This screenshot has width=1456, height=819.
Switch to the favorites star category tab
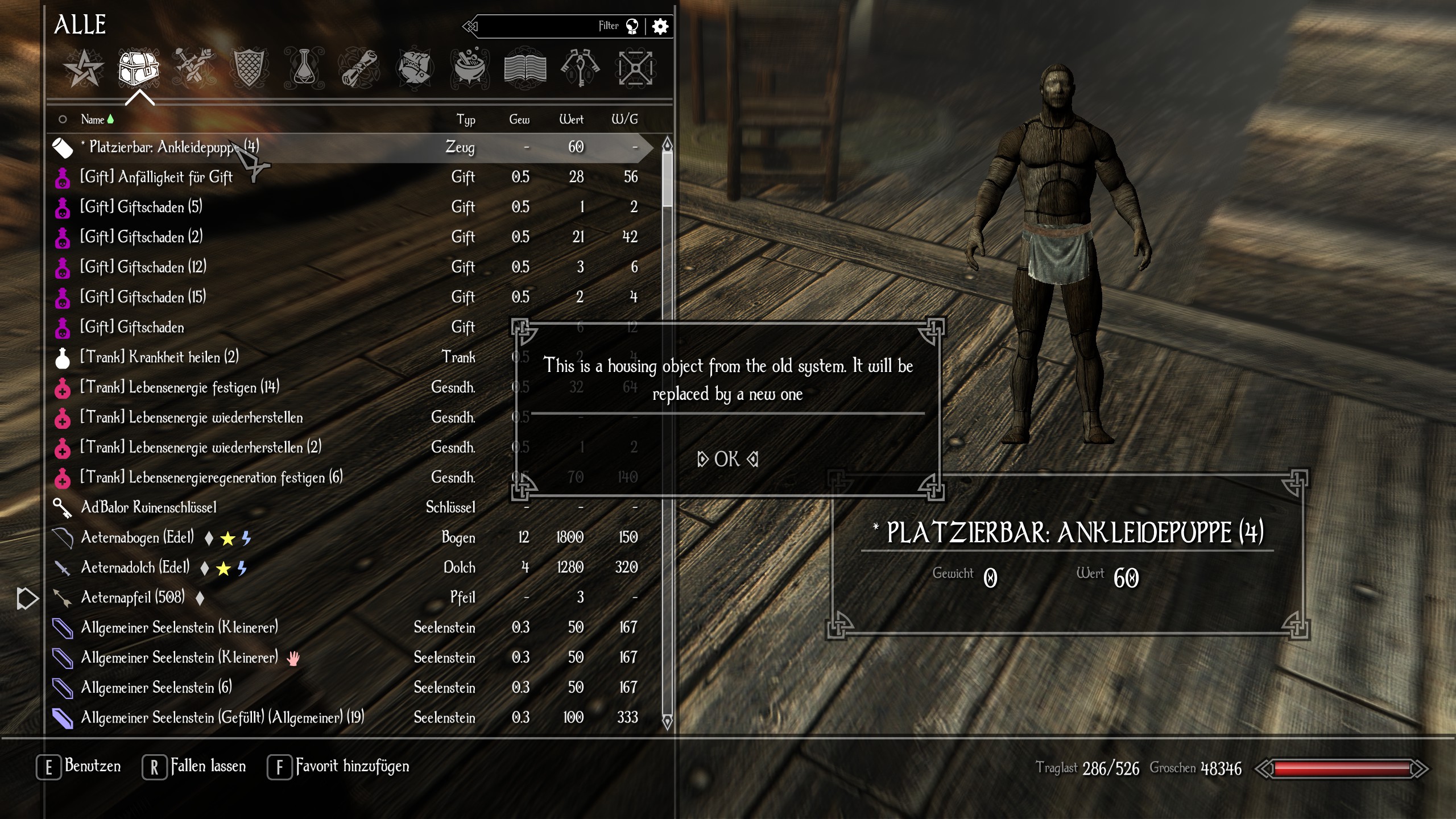(x=84, y=69)
